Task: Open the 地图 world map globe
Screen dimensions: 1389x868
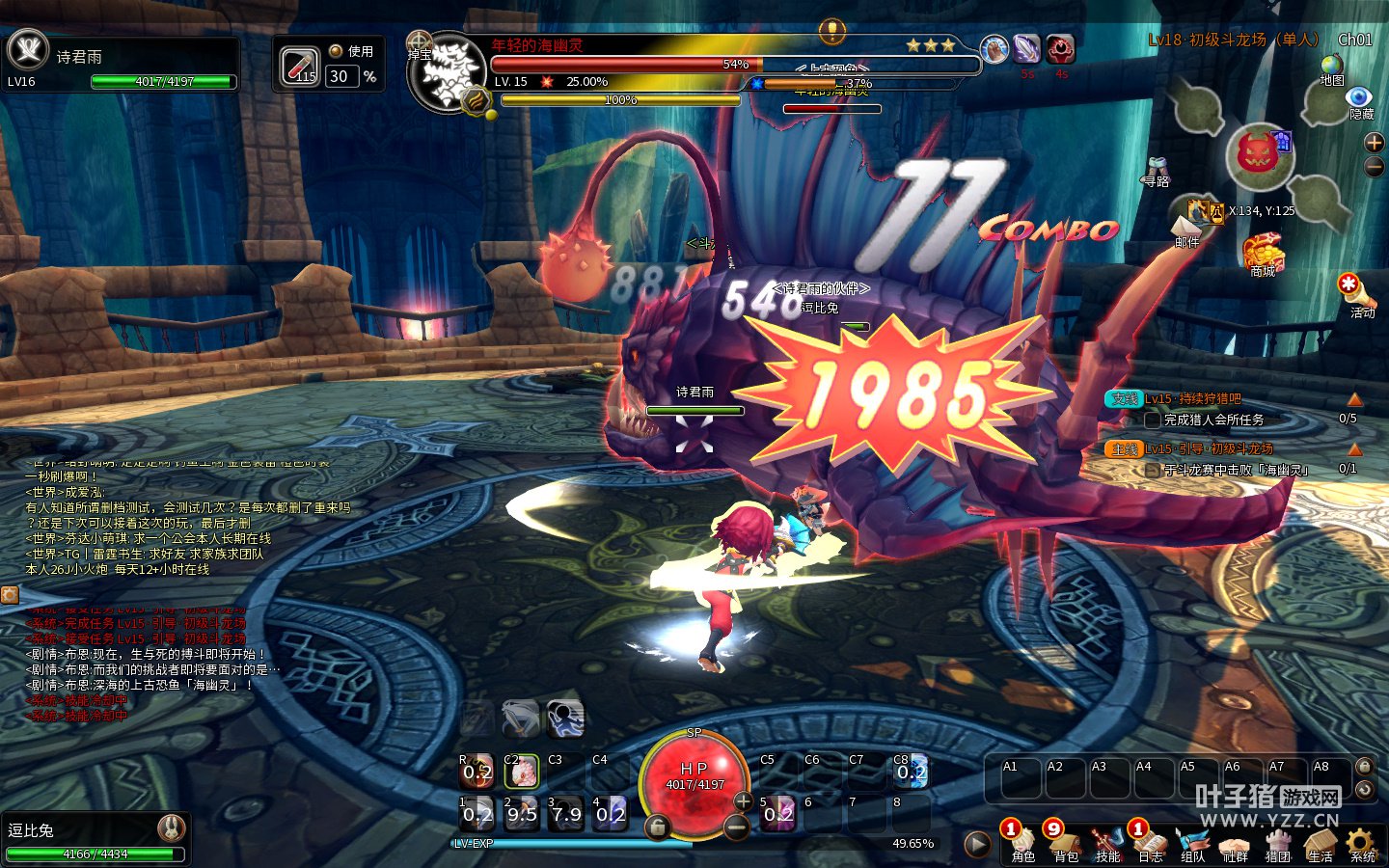Action: [x=1332, y=69]
